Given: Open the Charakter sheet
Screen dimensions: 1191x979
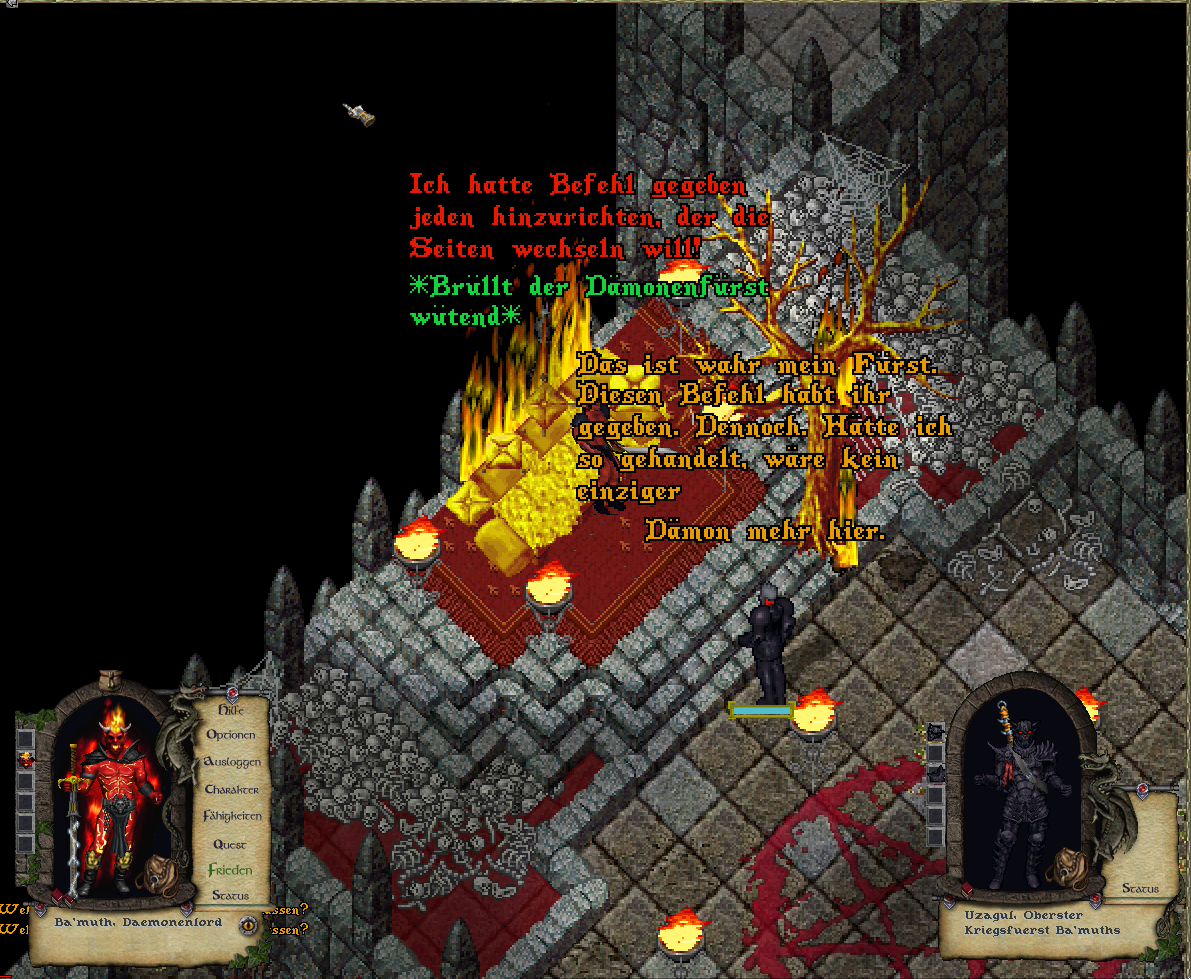Looking at the screenshot, I should 232,790.
